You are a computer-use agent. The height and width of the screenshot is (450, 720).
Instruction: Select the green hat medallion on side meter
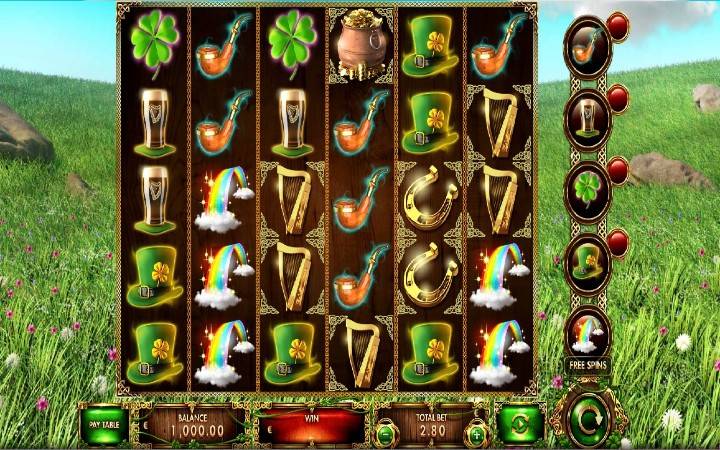[587, 262]
